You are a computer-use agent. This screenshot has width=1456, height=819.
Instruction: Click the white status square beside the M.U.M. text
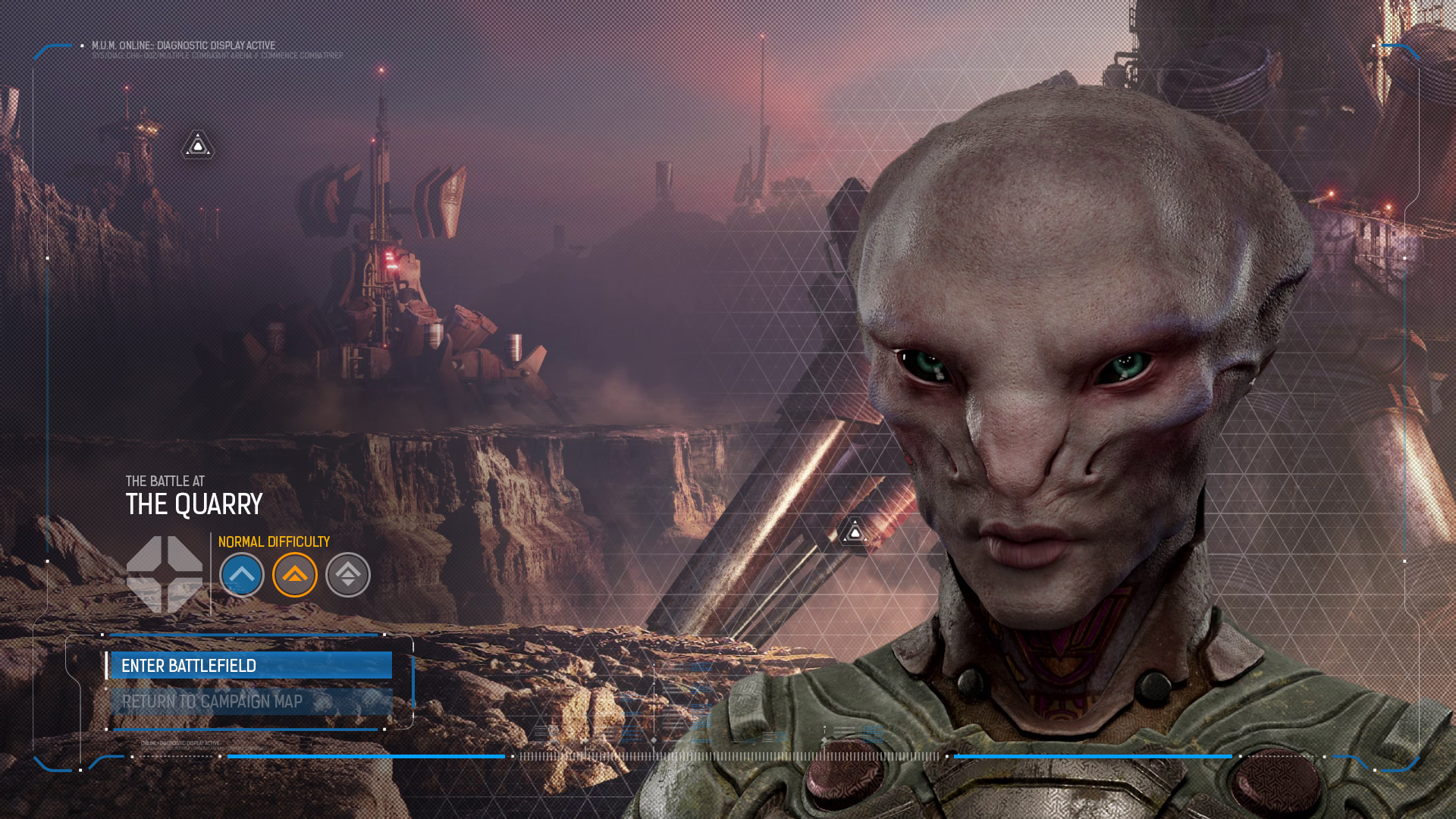[82, 45]
